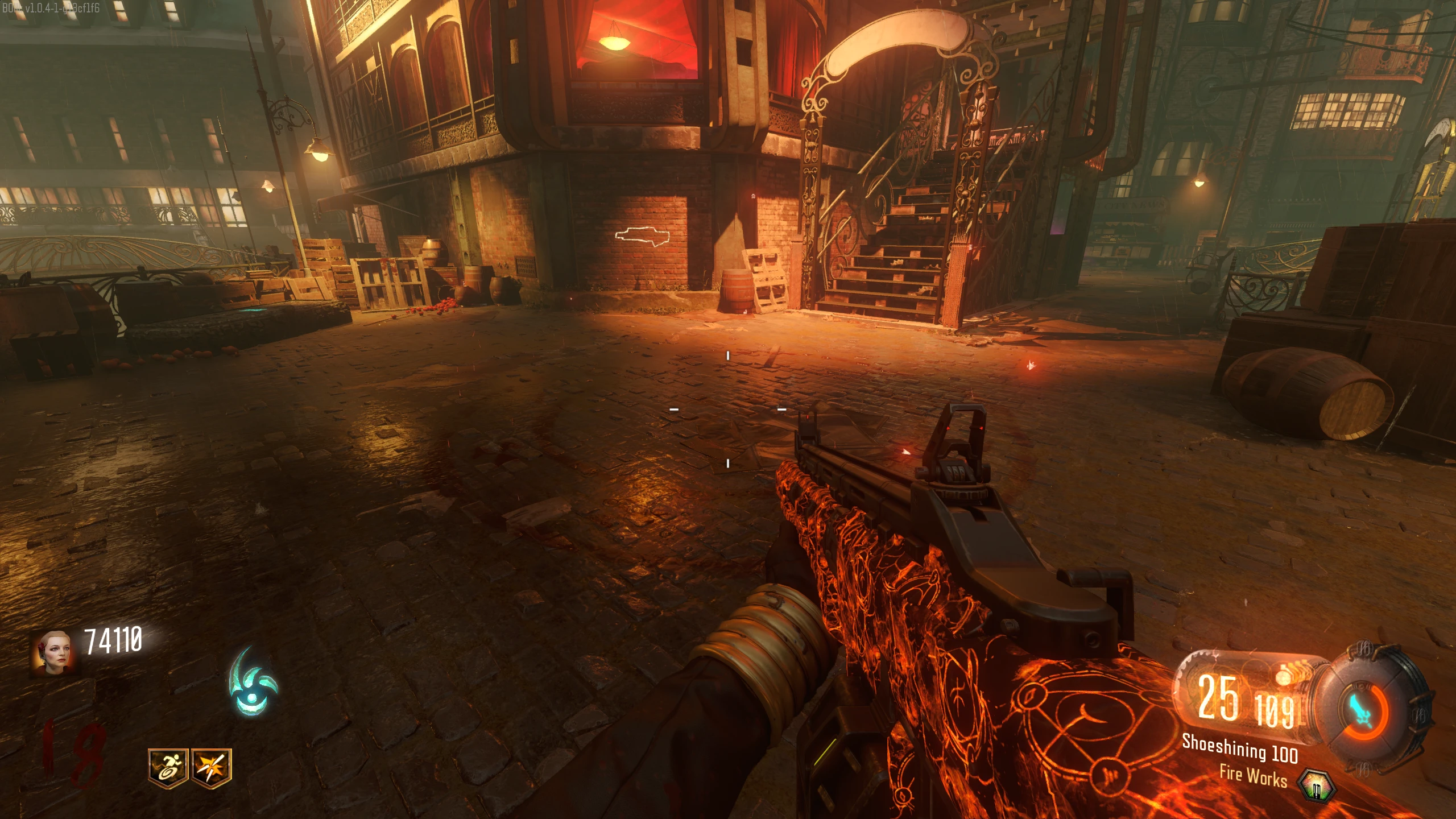Screen dimensions: 1456x819
Task: Click the blonde character portrait
Action: coord(53,652)
